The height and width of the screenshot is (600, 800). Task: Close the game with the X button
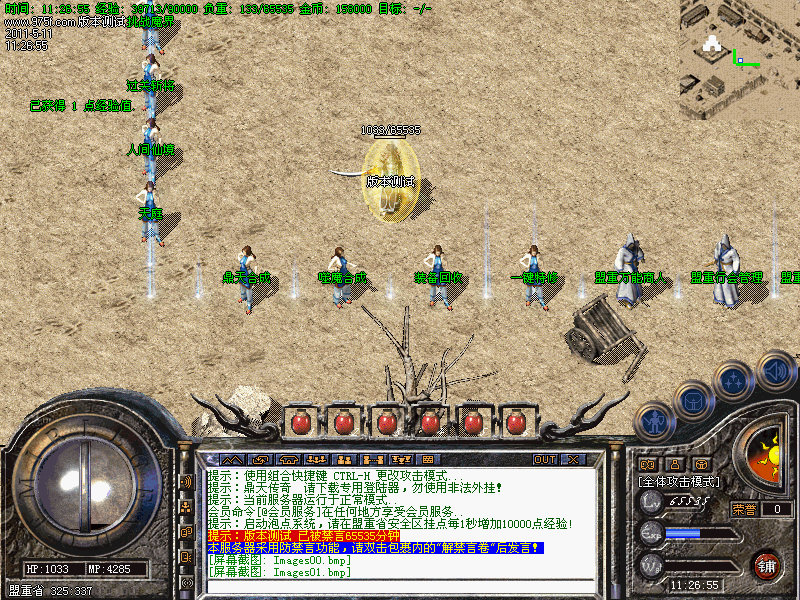click(x=573, y=460)
